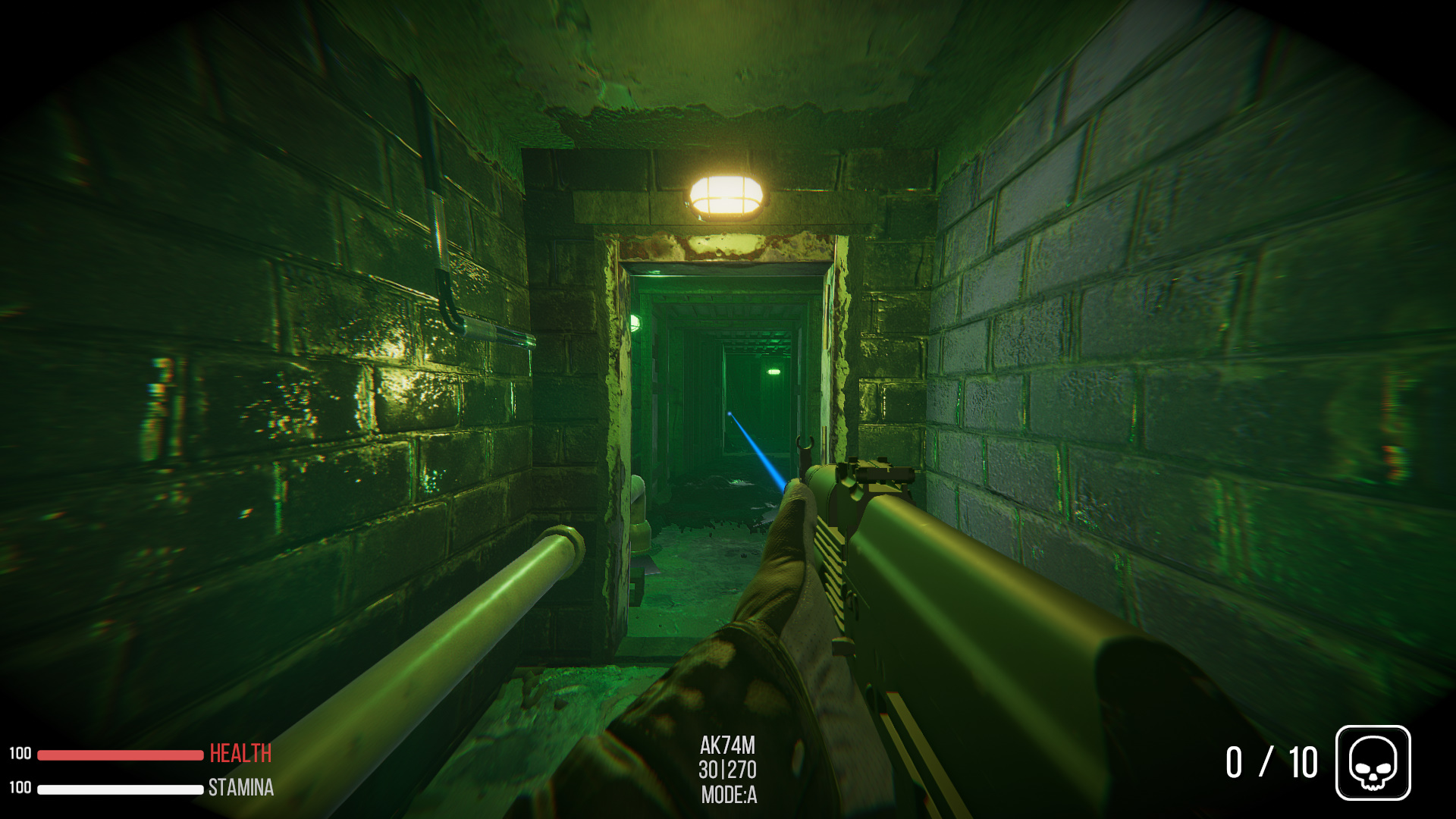Select the HEALTH label text
This screenshot has width=1456, height=819.
coord(240,754)
